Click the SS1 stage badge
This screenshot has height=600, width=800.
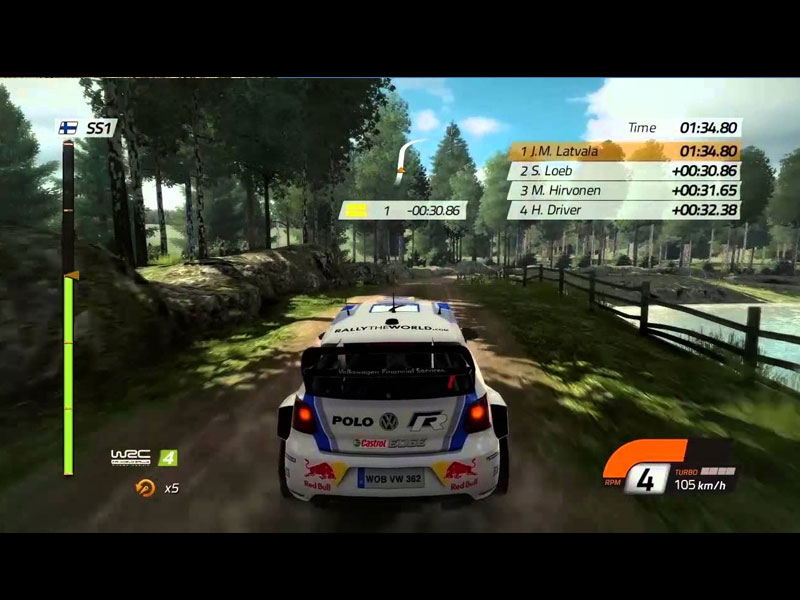(88, 128)
